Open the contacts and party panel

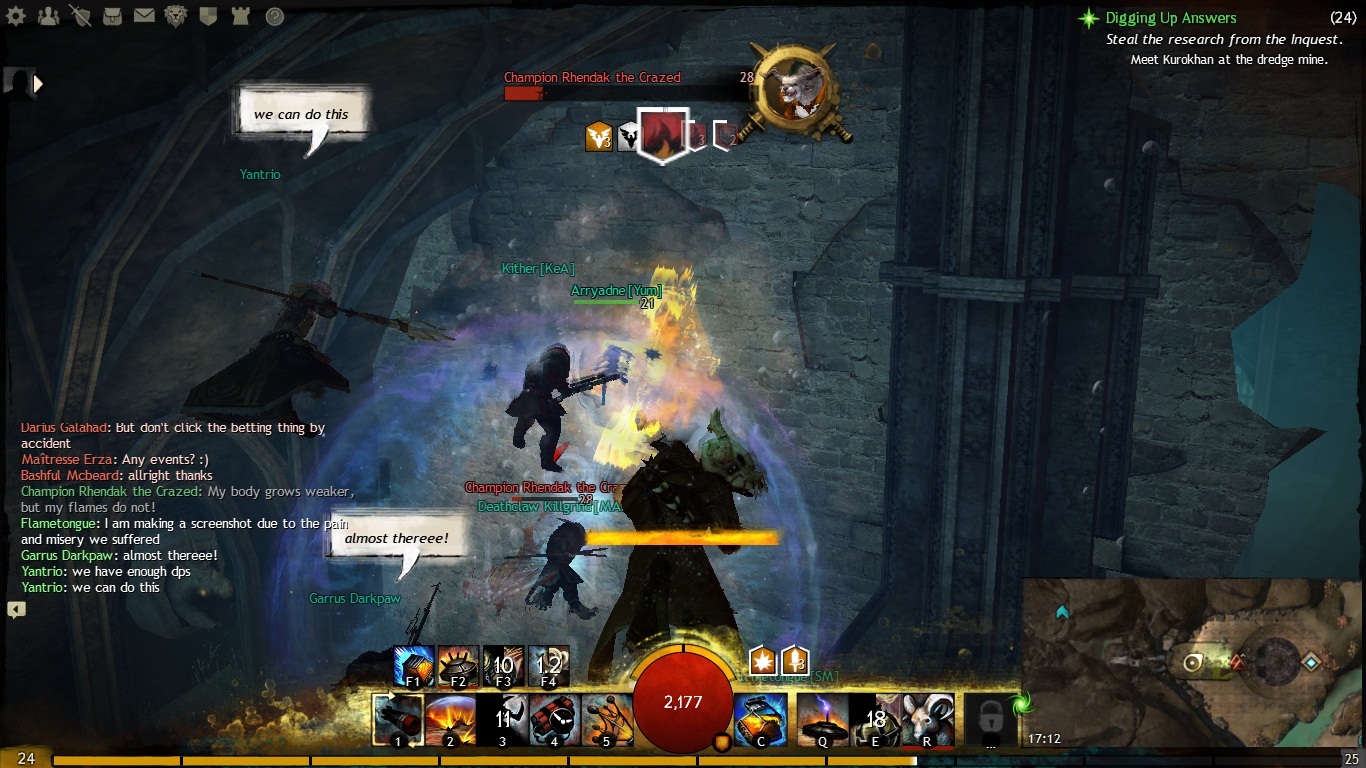47,16
